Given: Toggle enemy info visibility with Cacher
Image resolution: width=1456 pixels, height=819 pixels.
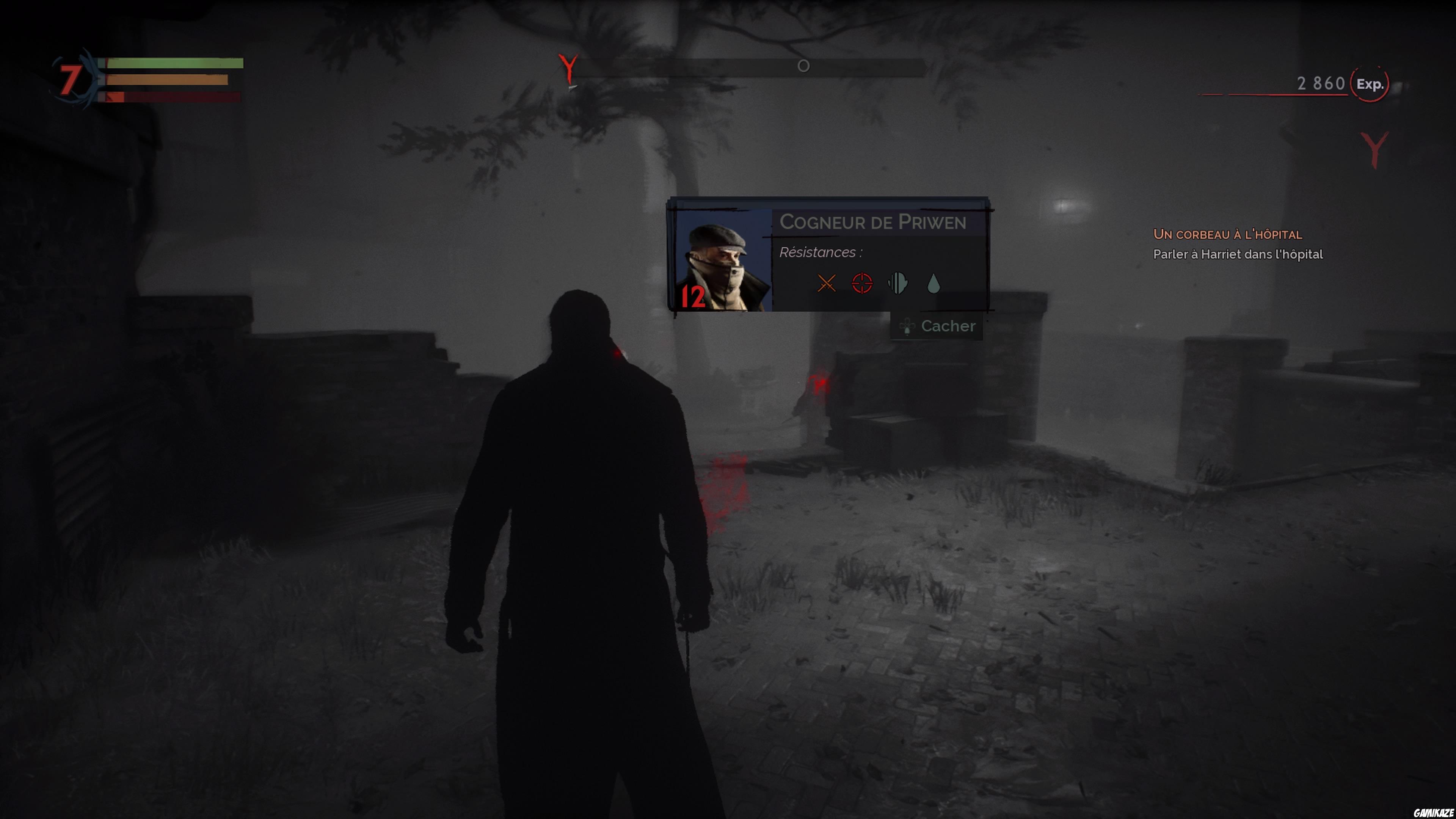Looking at the screenshot, I should tap(948, 326).
